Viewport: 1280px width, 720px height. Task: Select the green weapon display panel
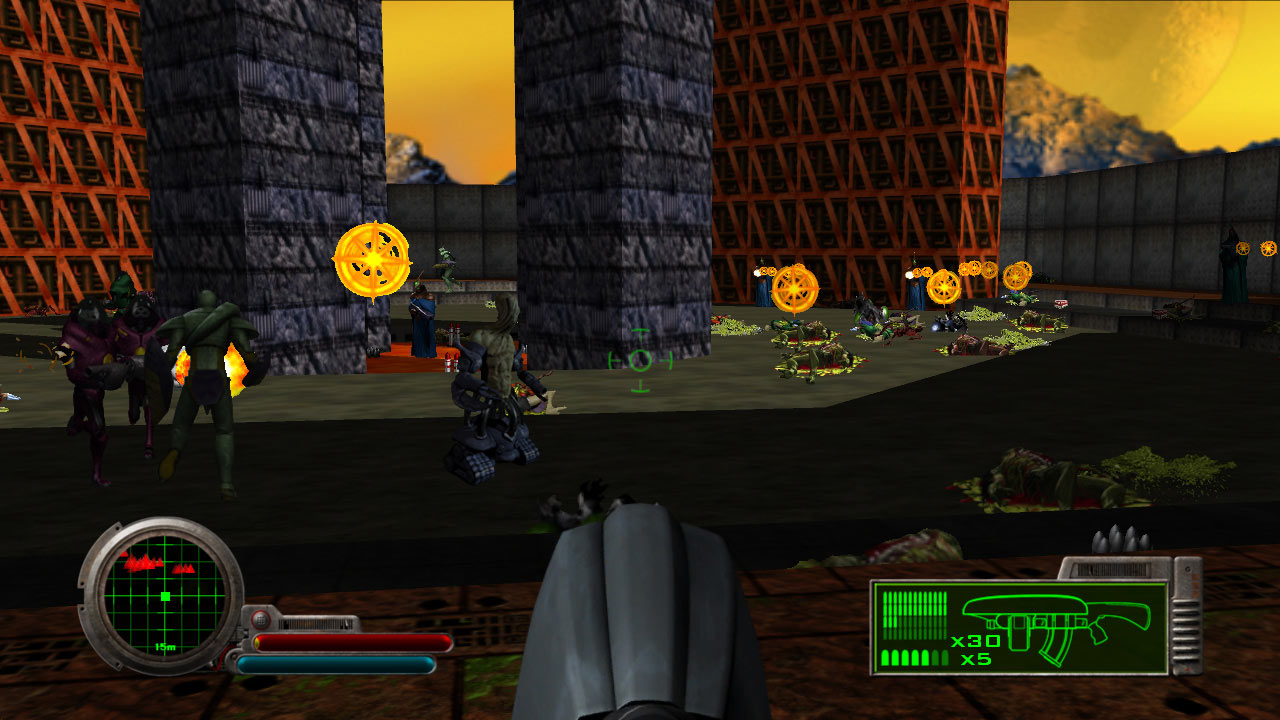pyautogui.click(x=1019, y=627)
